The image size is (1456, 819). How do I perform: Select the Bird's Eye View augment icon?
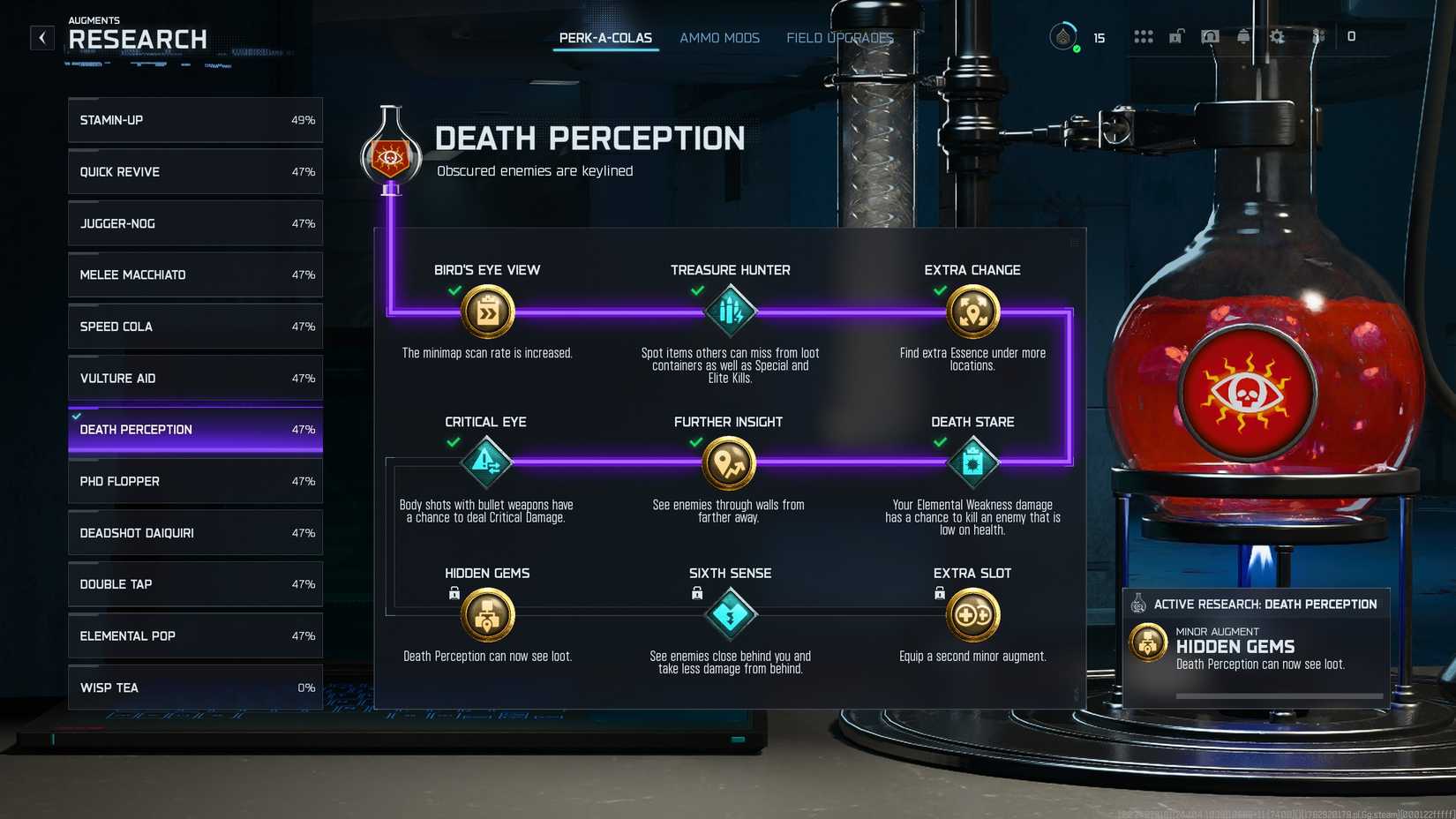(486, 312)
